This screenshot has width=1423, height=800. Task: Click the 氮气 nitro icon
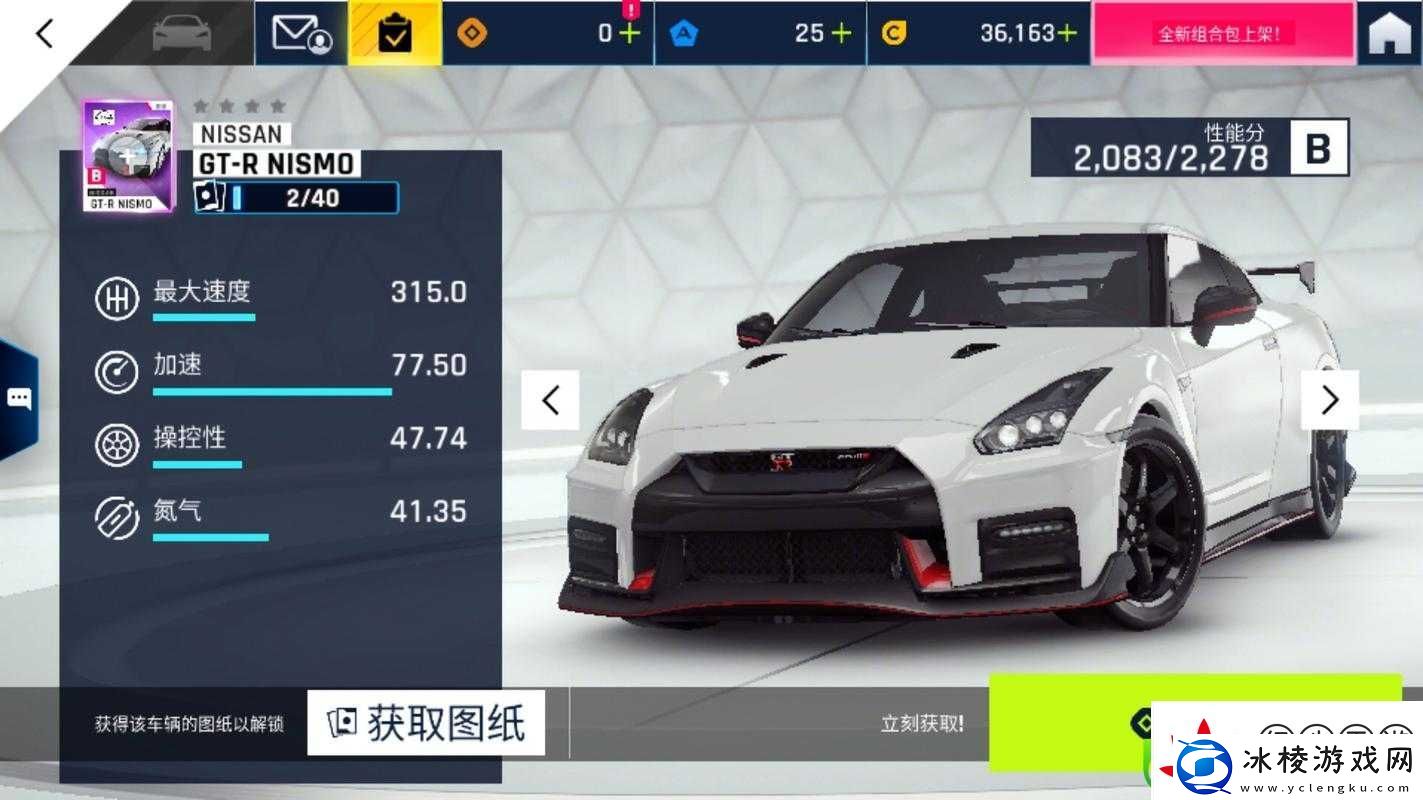tap(116, 516)
